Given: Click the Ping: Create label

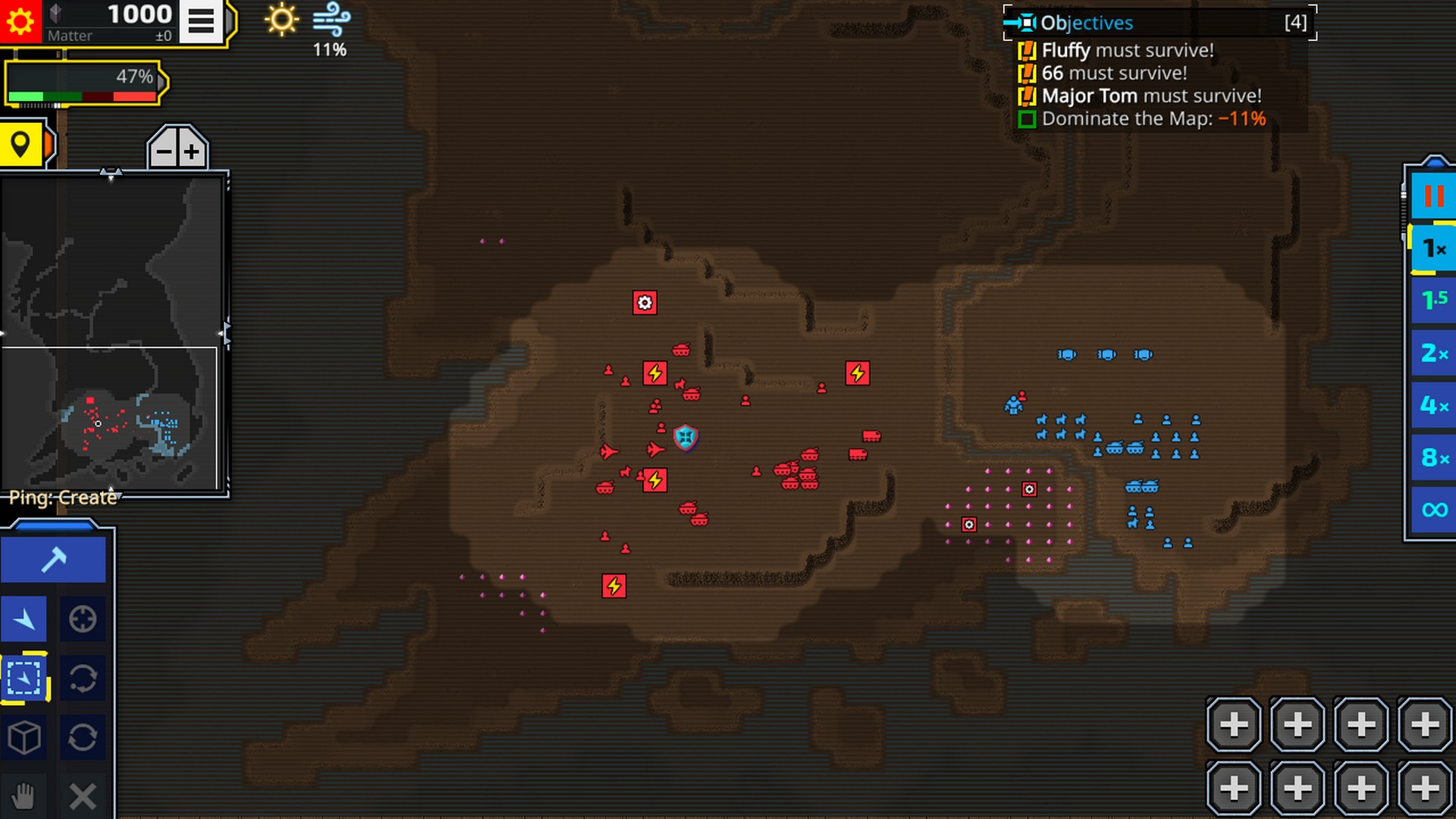Looking at the screenshot, I should pyautogui.click(x=62, y=498).
